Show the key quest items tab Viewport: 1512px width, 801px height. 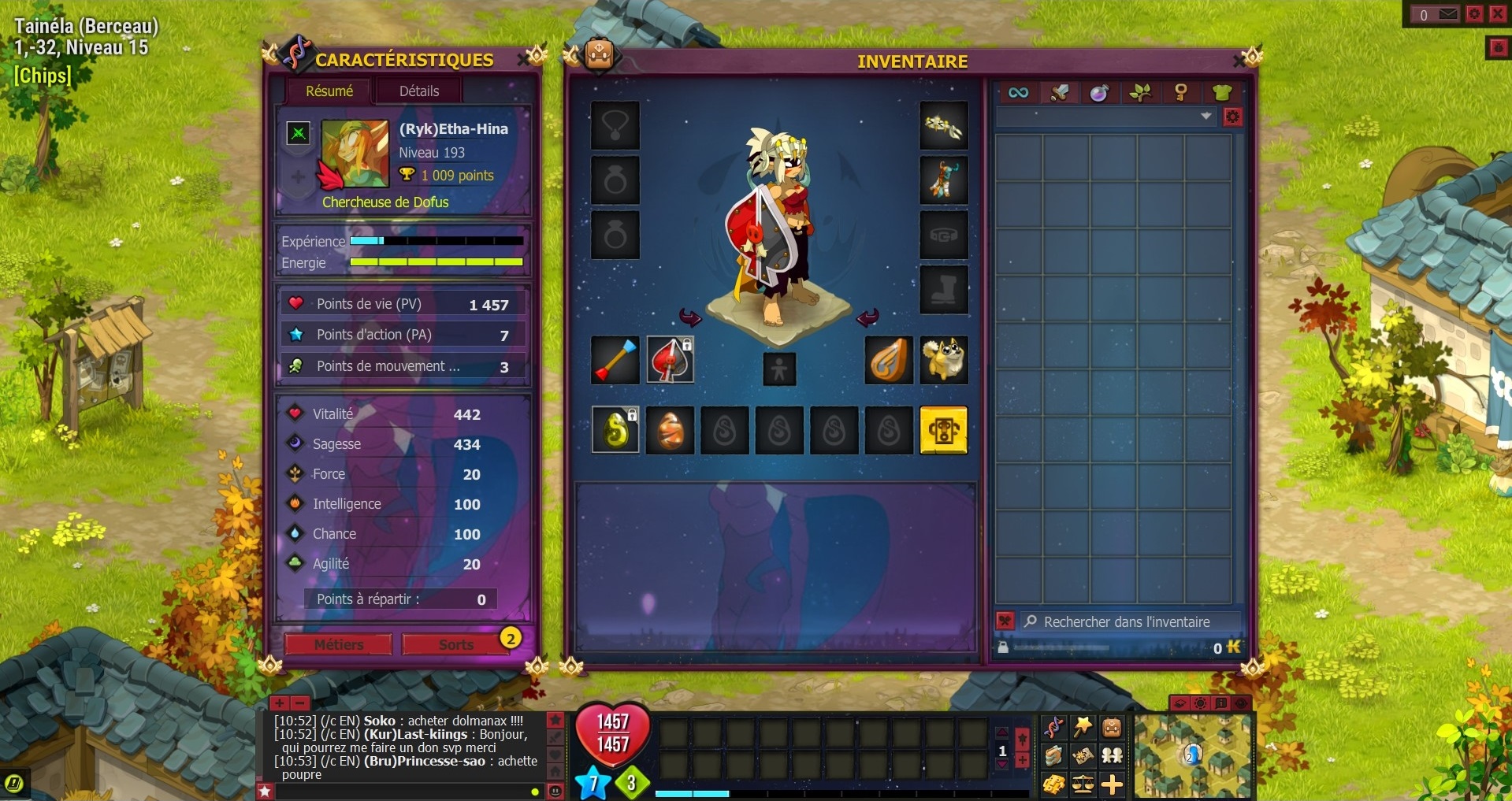pos(1180,93)
